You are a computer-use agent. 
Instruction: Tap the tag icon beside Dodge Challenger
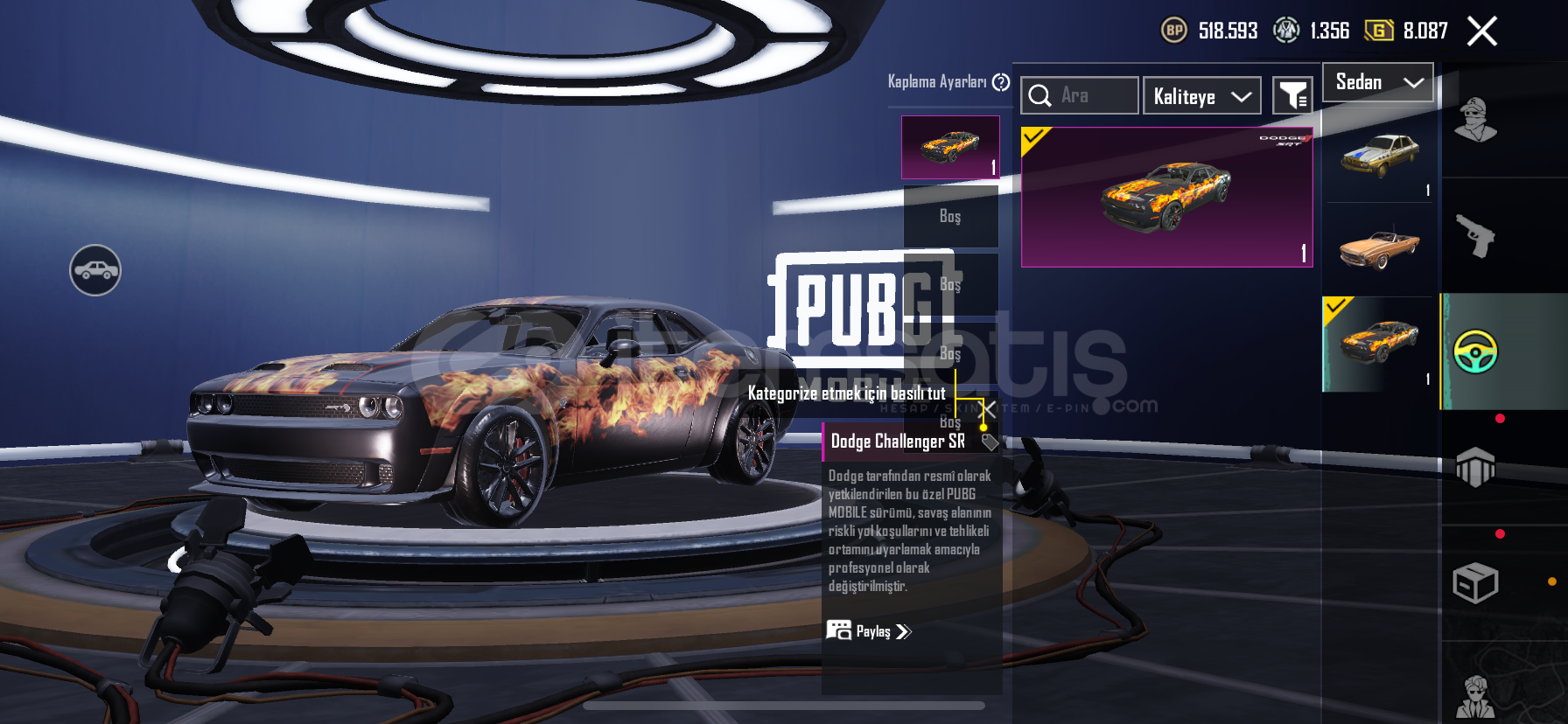click(990, 442)
